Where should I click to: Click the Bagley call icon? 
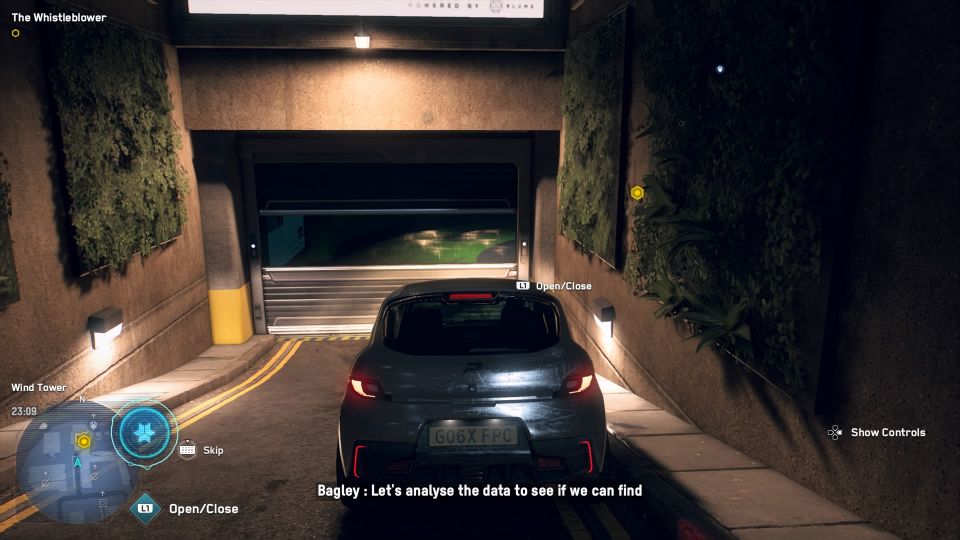[x=144, y=434]
